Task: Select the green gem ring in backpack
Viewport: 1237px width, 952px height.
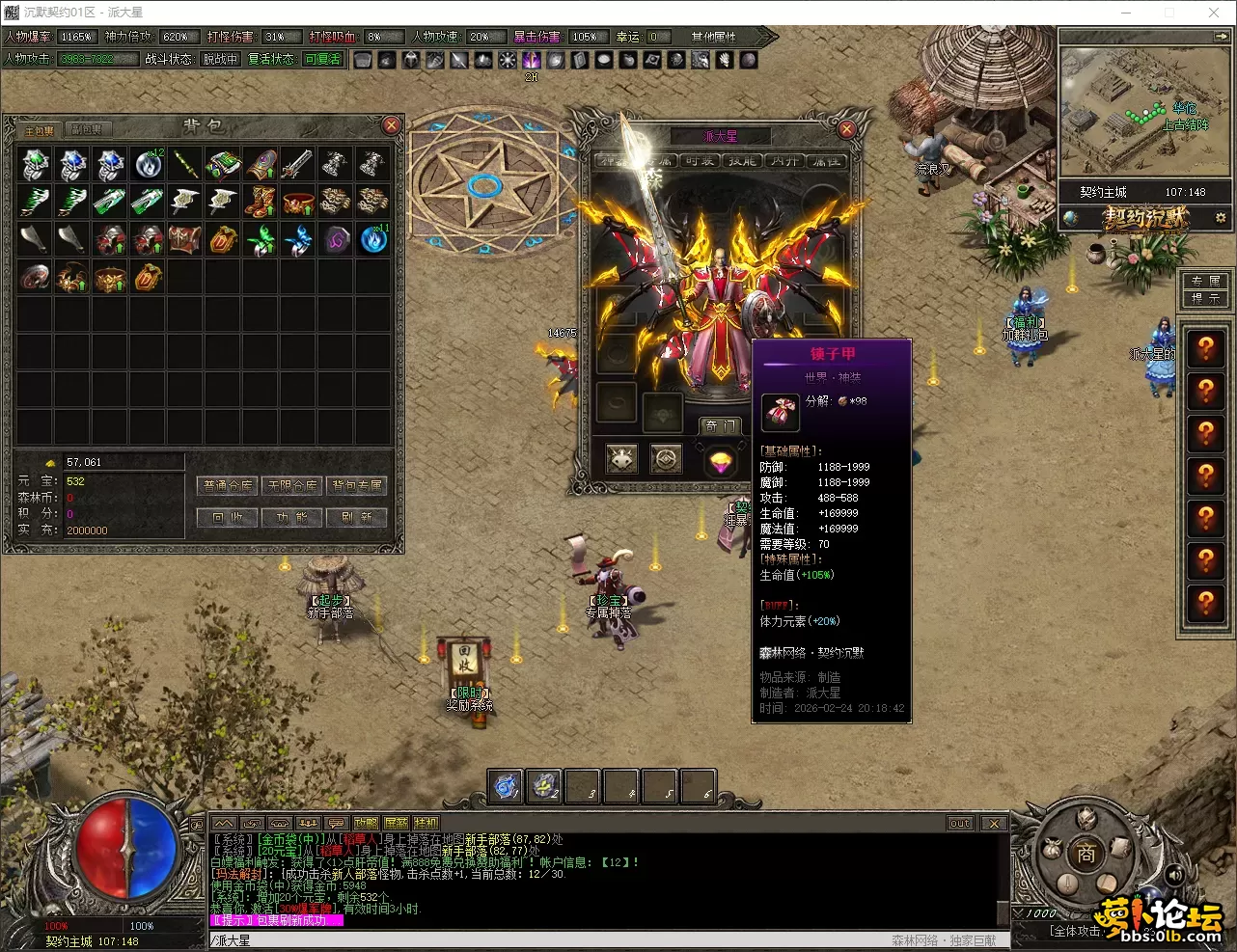Action: 36,164
